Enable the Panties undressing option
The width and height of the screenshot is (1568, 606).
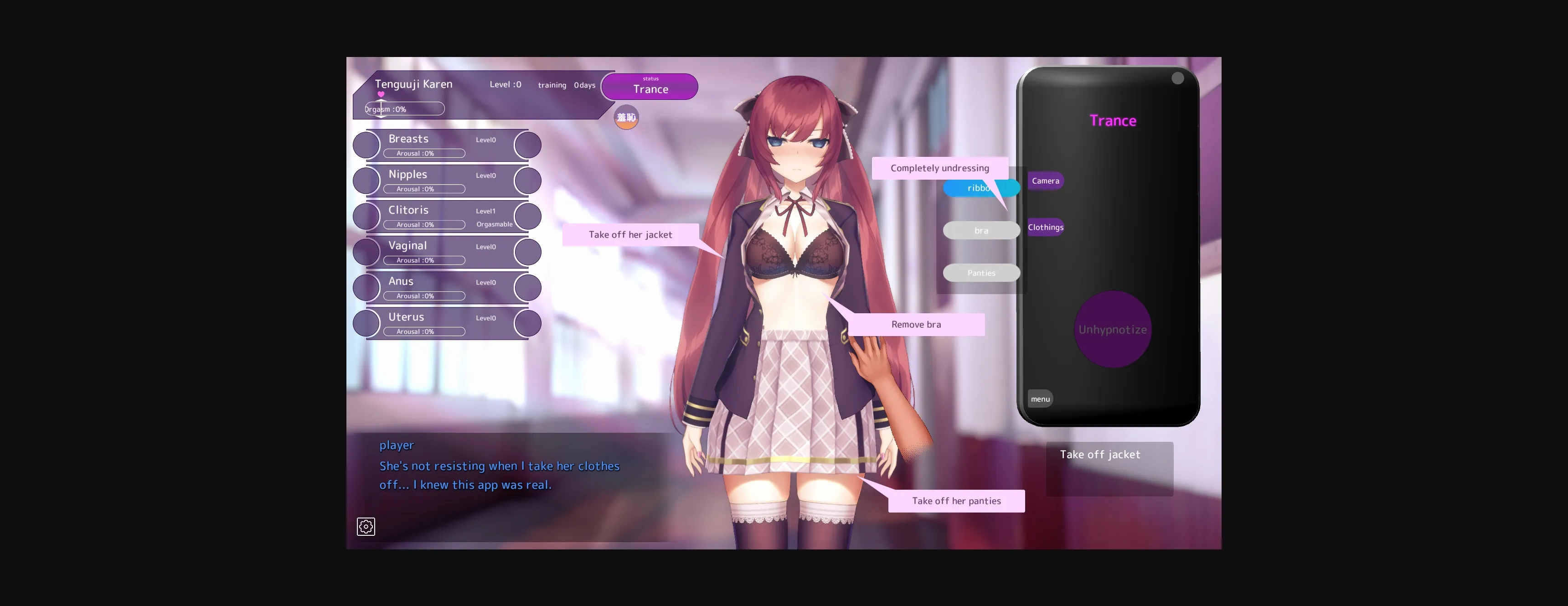[981, 272]
